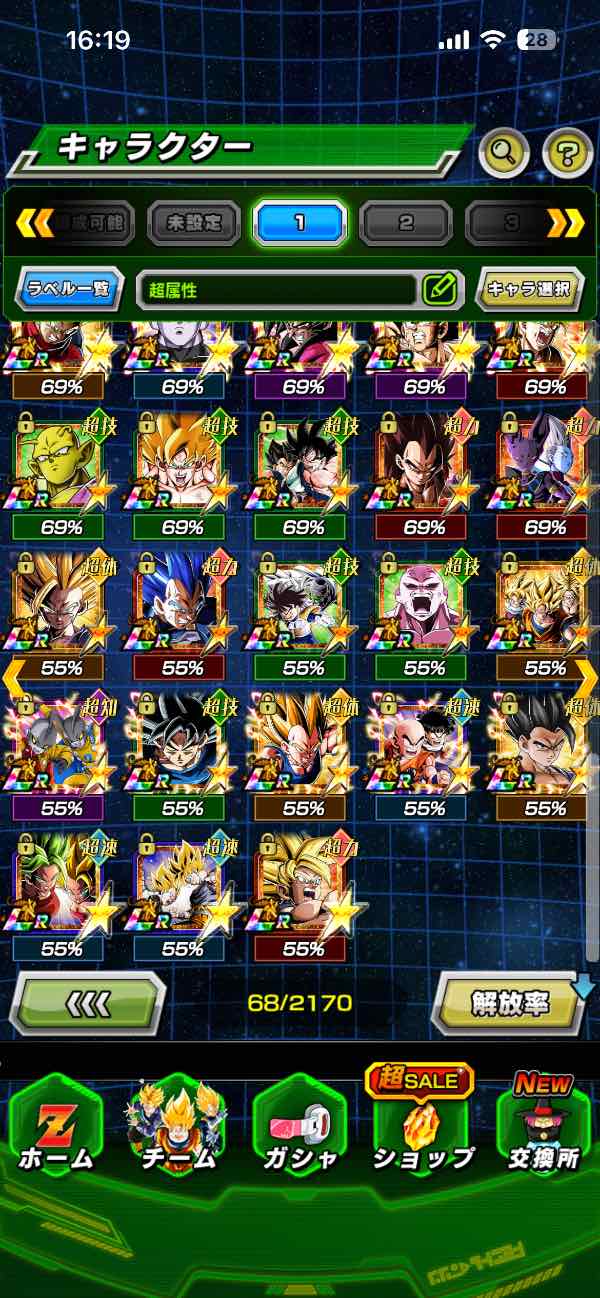Go back with the green arrow button
600x1298 pixels.
coord(86,1002)
